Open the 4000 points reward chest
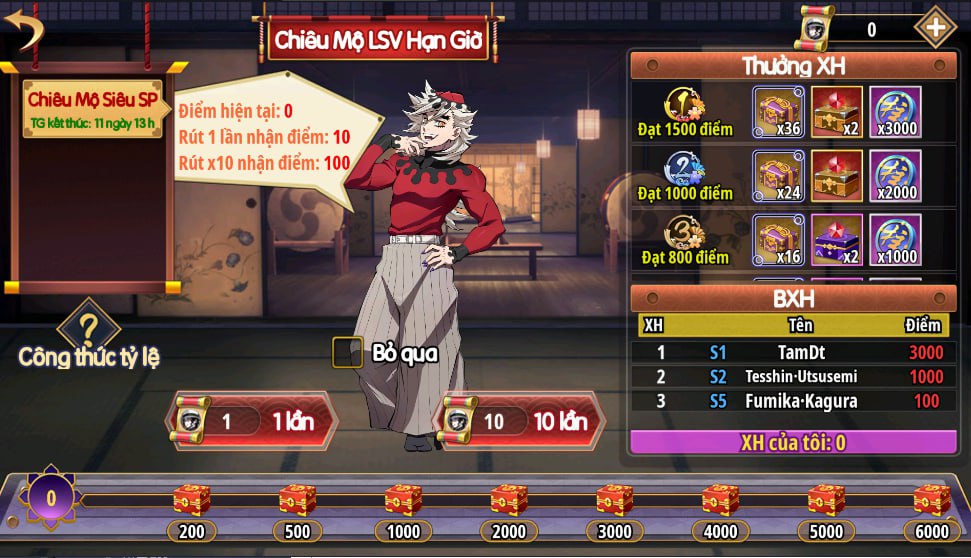 720,500
